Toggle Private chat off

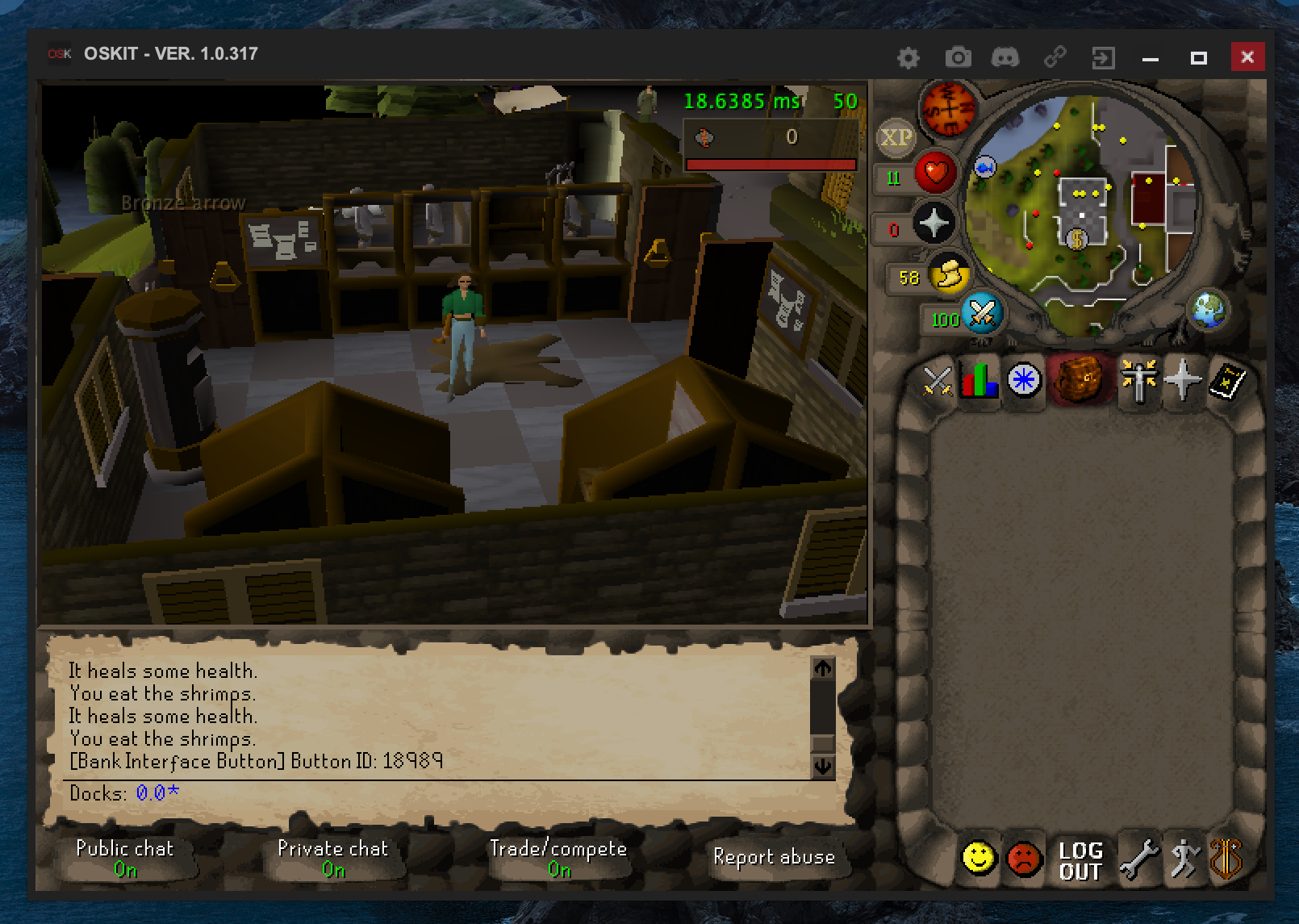tap(332, 858)
